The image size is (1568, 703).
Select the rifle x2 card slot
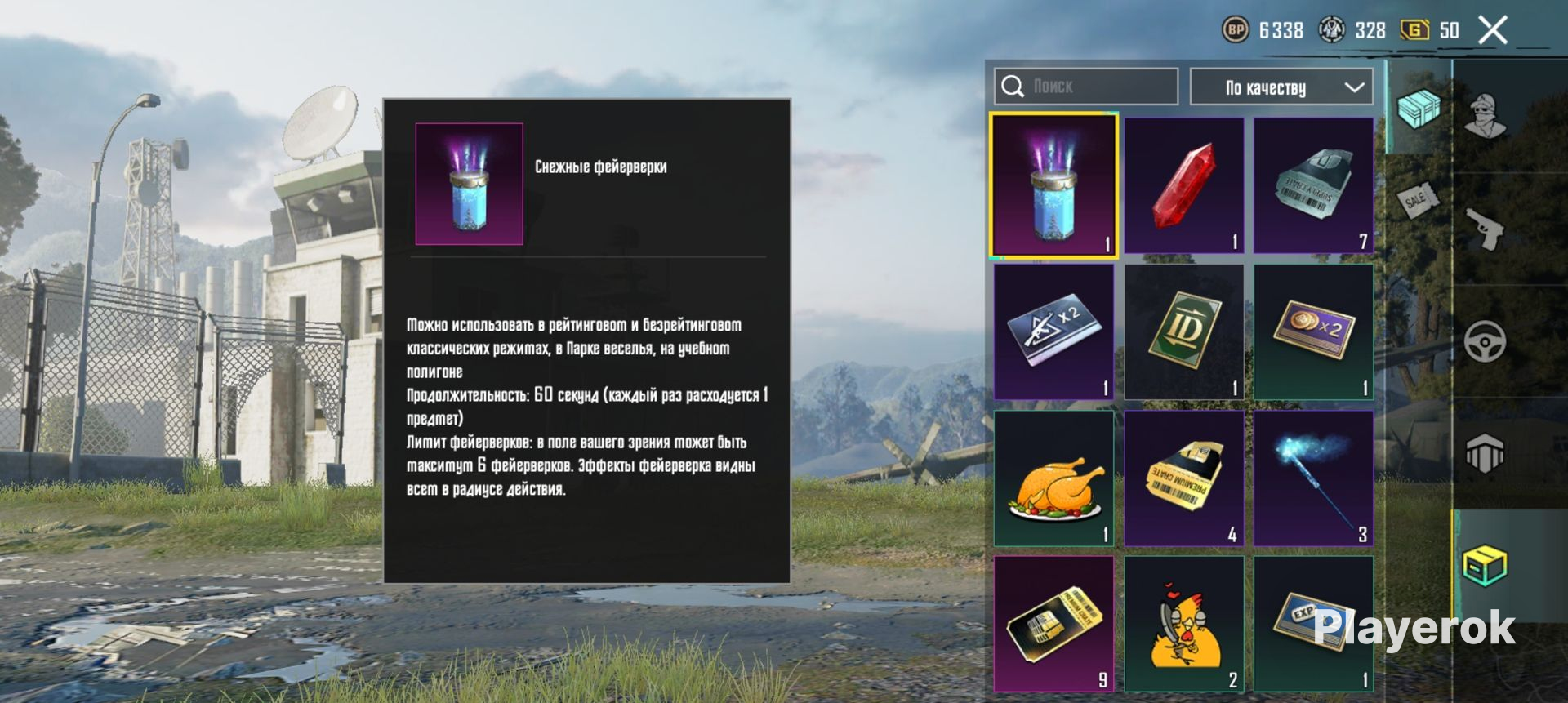coord(1053,331)
